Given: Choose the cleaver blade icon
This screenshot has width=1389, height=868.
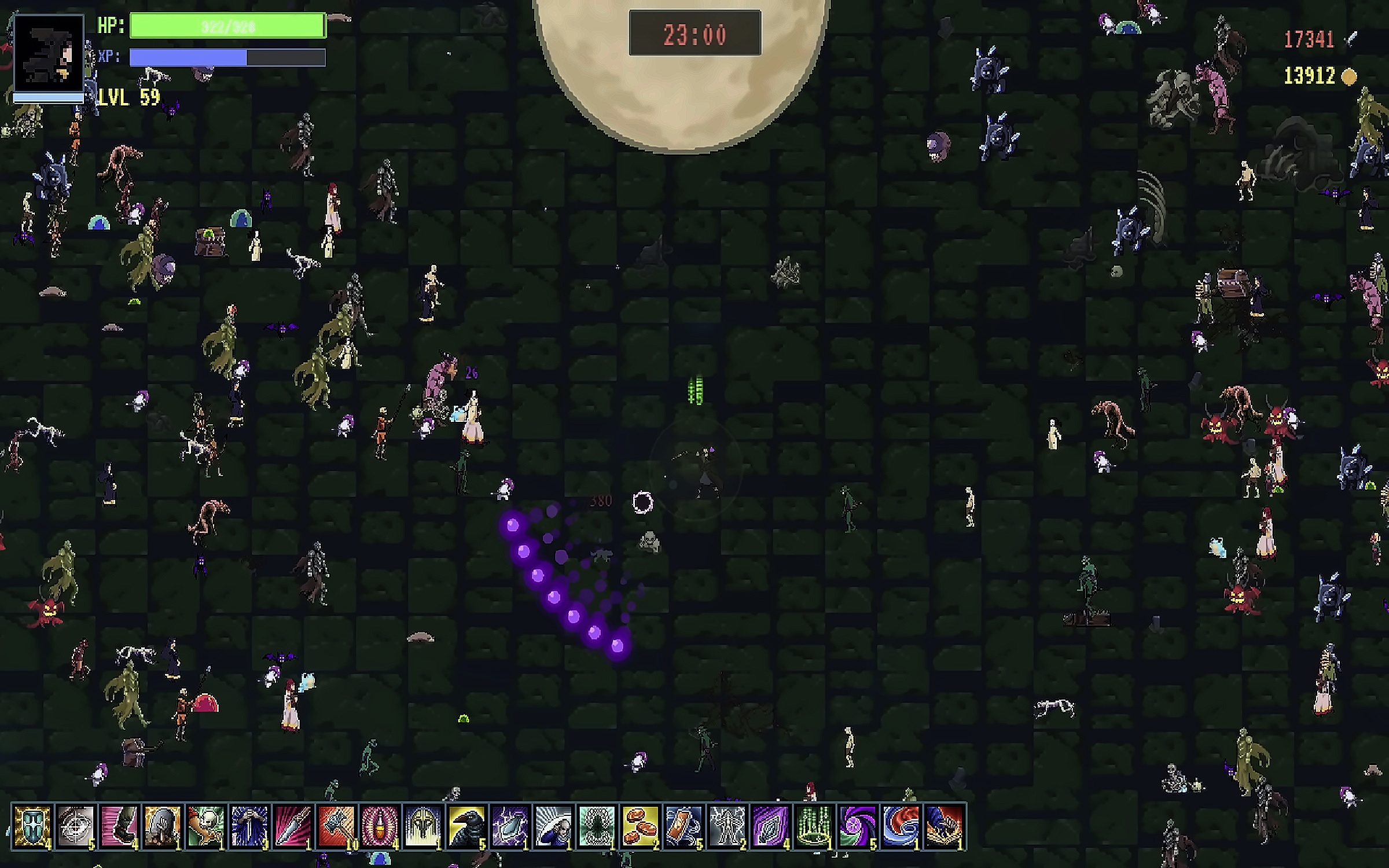Looking at the screenshot, I should coord(293,826).
